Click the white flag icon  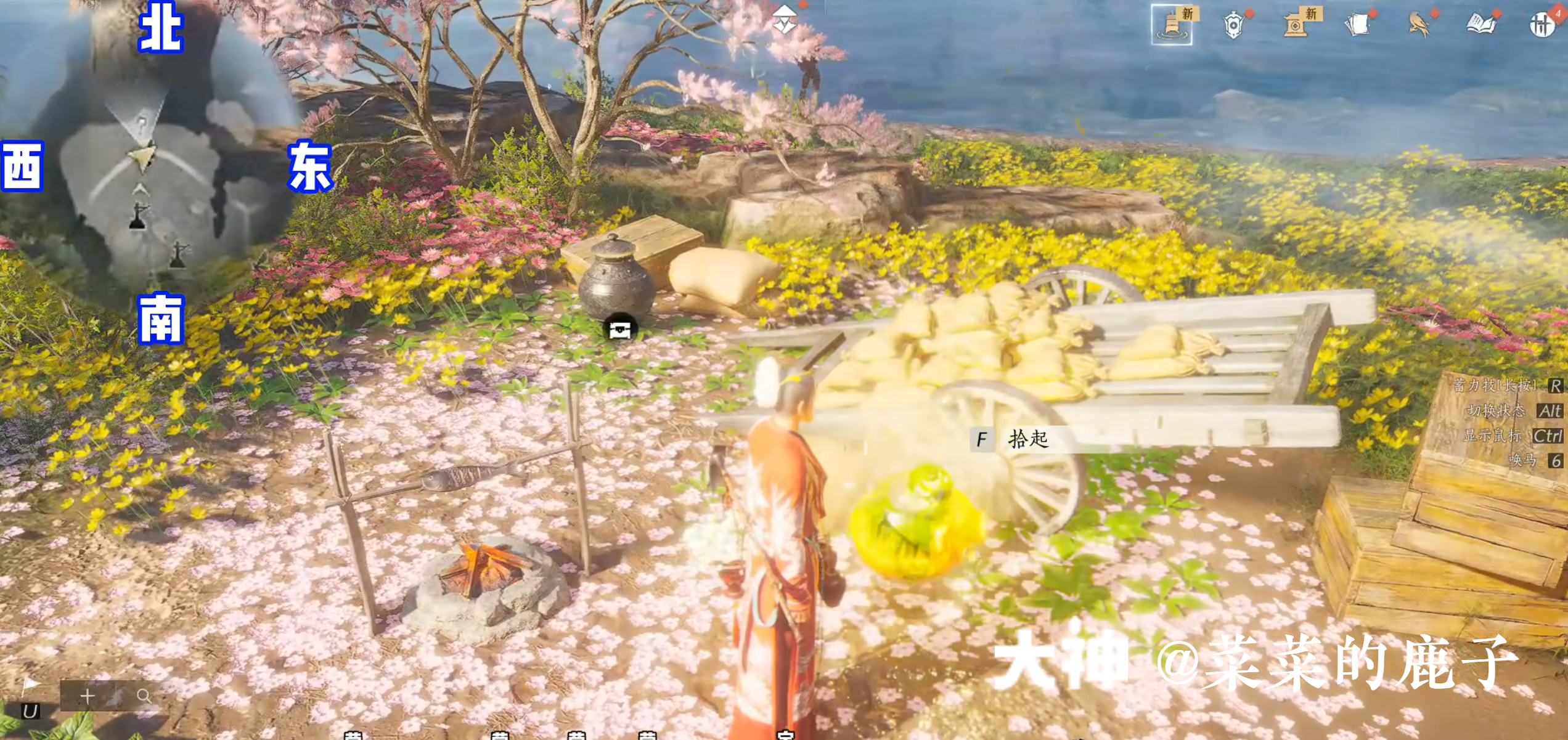30,685
